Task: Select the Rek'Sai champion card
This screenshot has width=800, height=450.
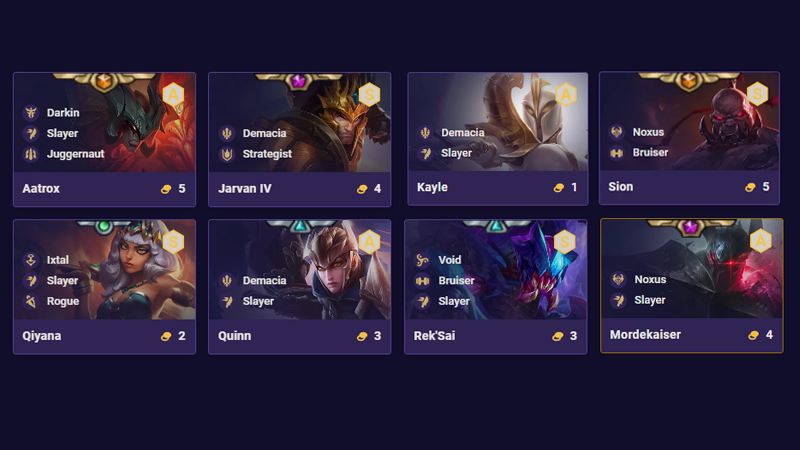Action: point(495,286)
